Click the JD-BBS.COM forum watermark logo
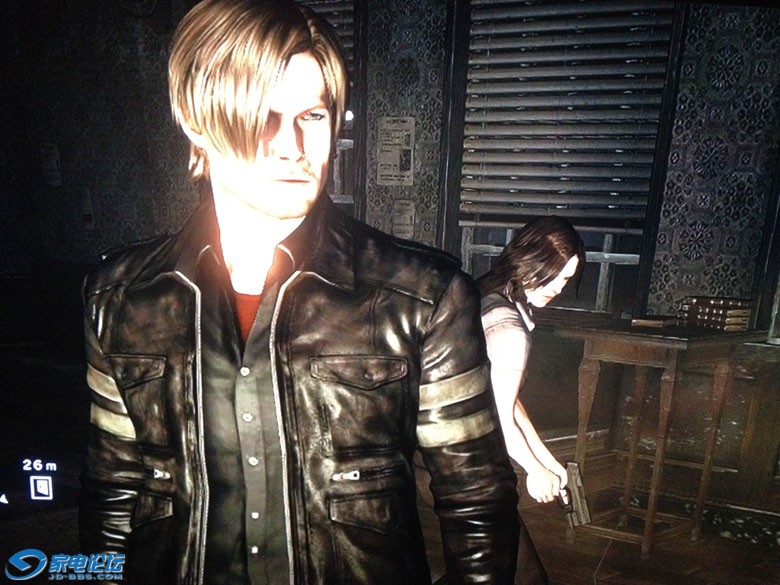 tap(65, 564)
